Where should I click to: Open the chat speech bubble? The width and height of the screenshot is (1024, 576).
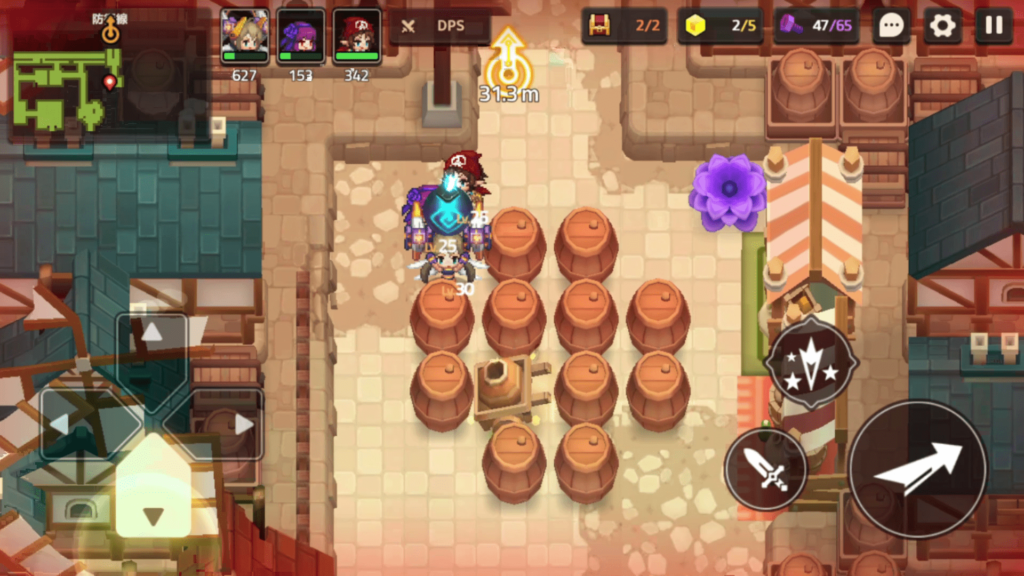click(890, 25)
